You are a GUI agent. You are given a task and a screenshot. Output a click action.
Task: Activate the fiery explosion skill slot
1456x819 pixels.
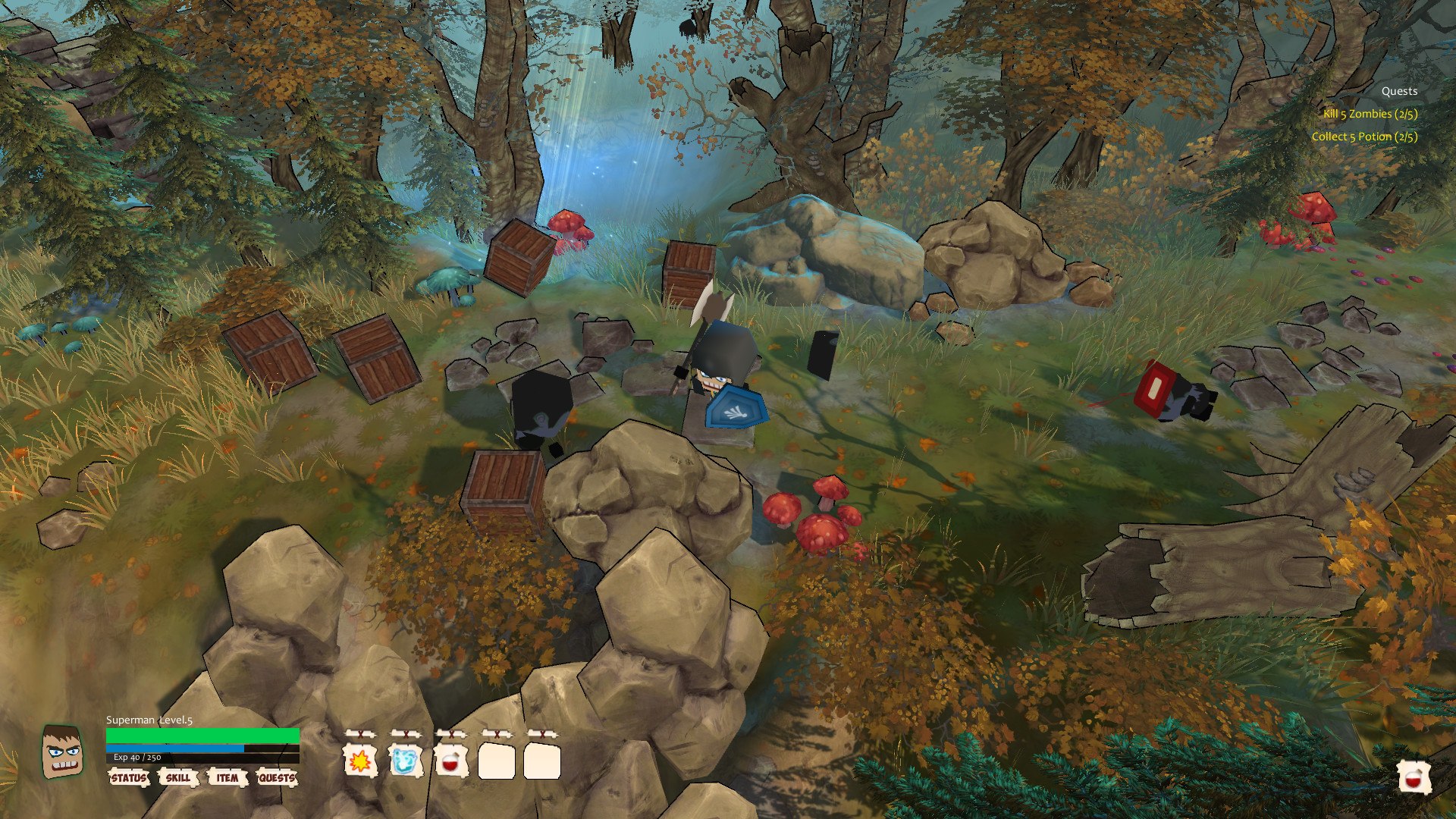(360, 761)
